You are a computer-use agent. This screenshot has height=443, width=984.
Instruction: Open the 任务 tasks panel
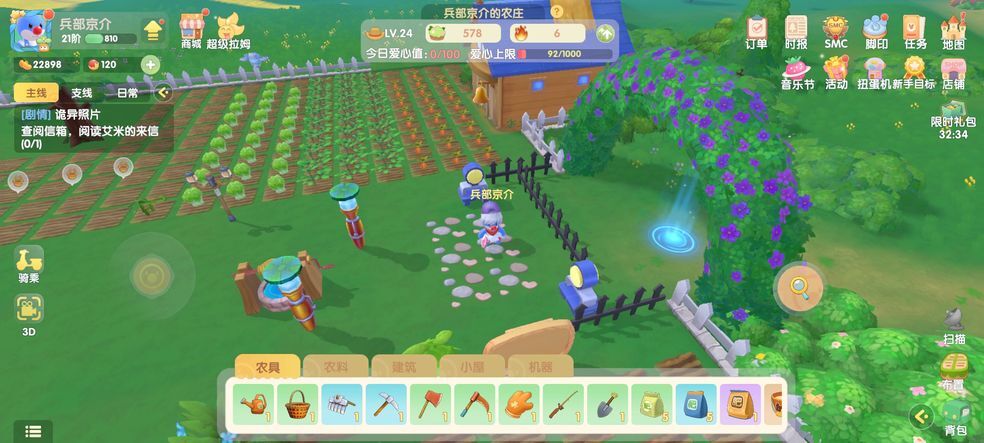(x=915, y=31)
